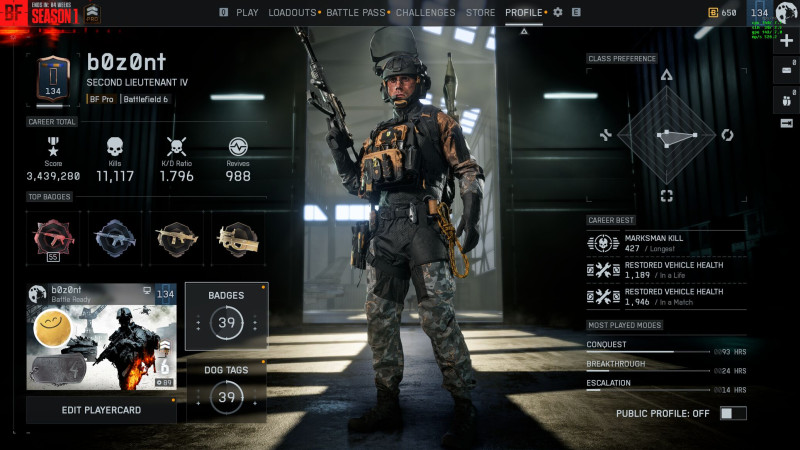Select the tan compact SMG top badge
The width and height of the screenshot is (800, 450).
click(238, 238)
